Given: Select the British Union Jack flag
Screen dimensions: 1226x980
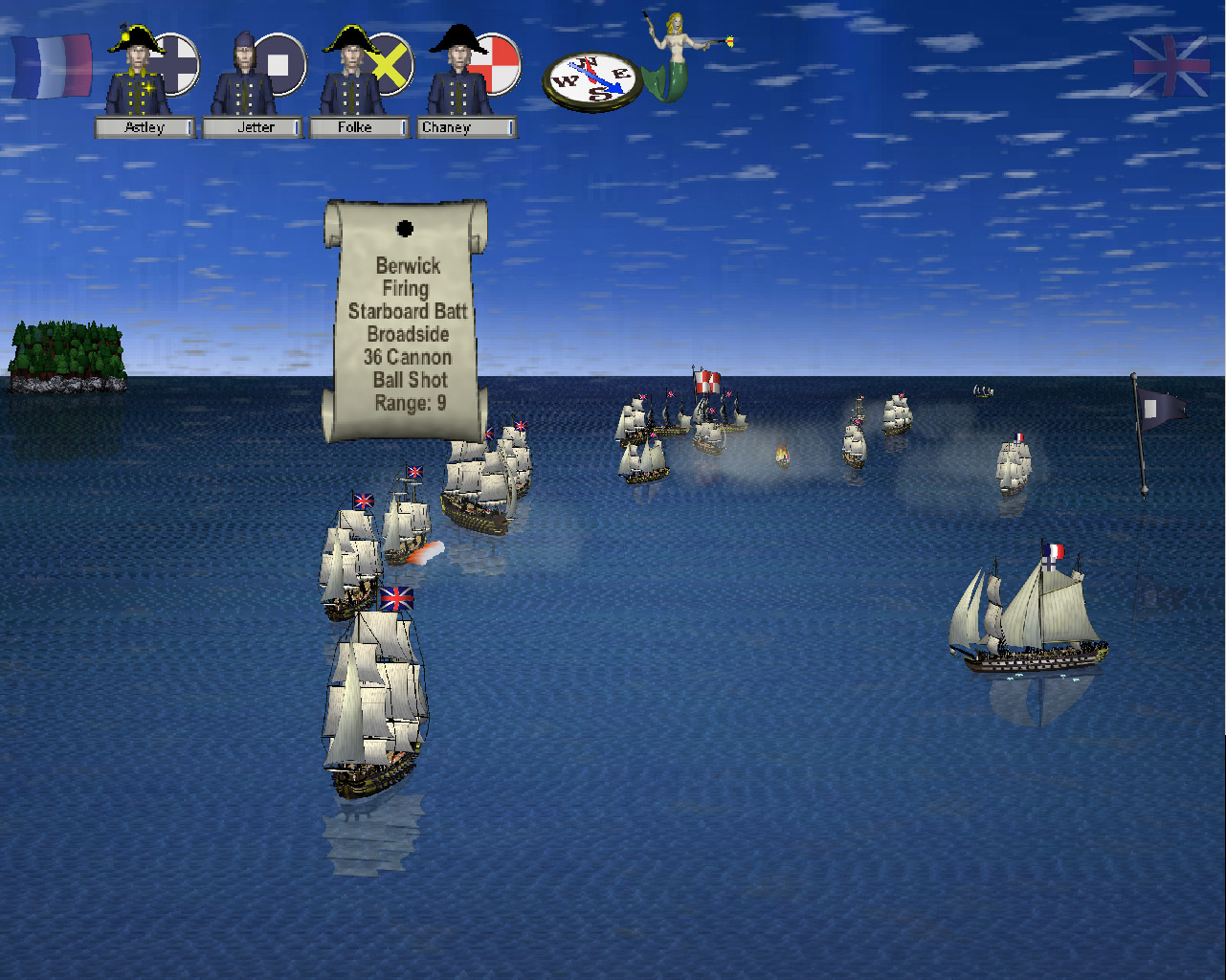Looking at the screenshot, I should [1170, 66].
